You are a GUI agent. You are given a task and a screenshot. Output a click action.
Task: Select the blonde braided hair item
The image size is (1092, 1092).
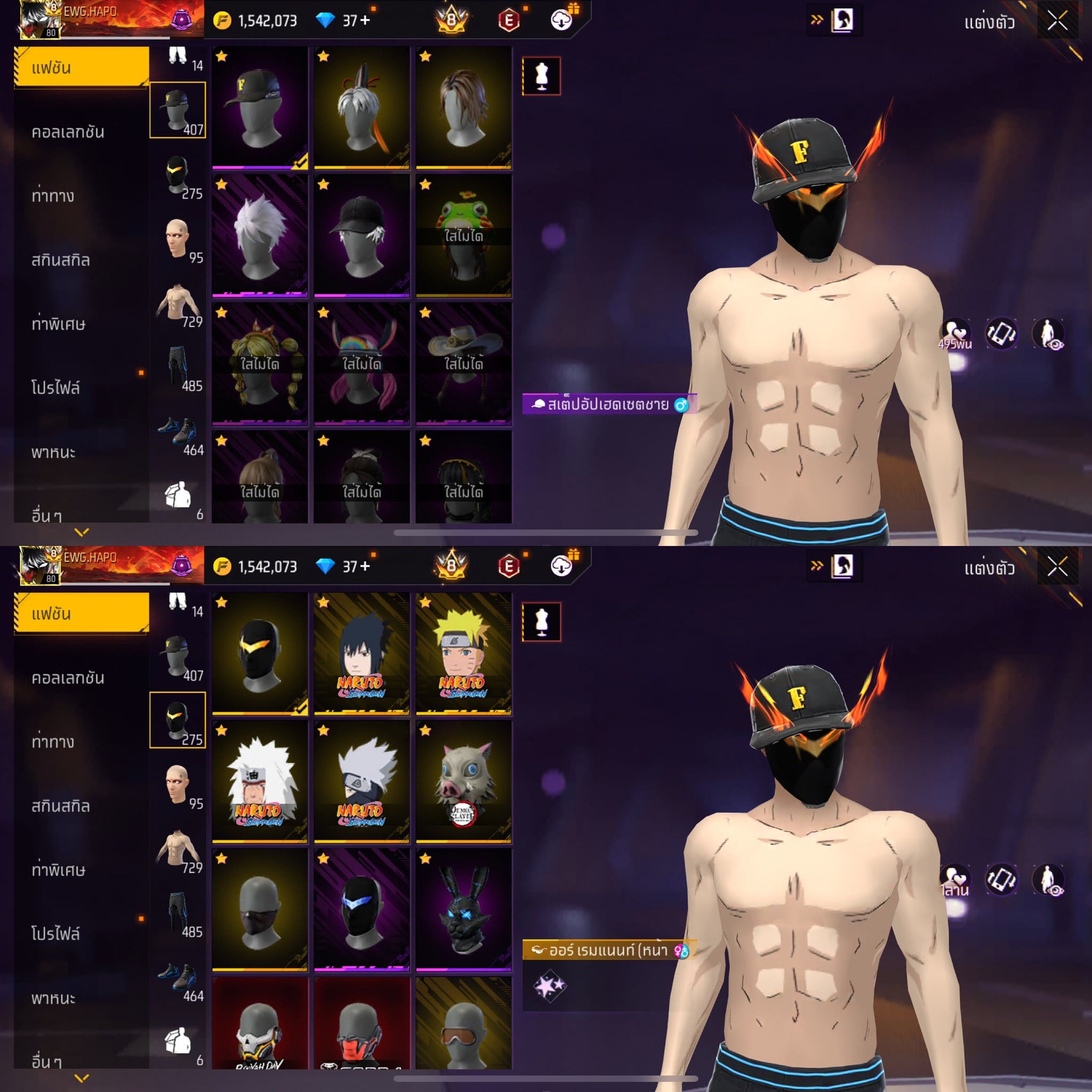point(260,363)
